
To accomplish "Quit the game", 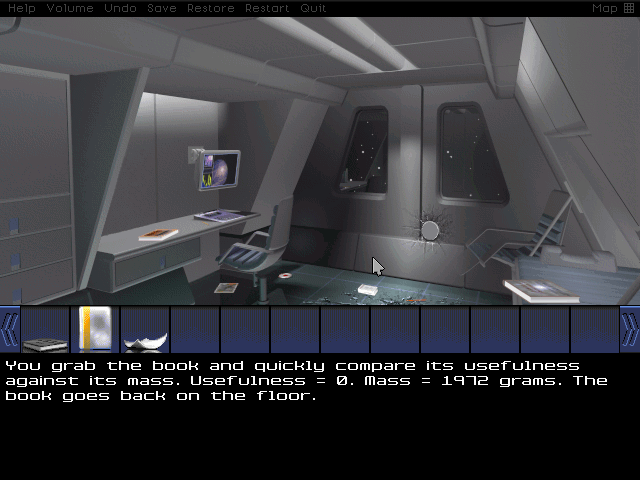I will click(313, 8).
